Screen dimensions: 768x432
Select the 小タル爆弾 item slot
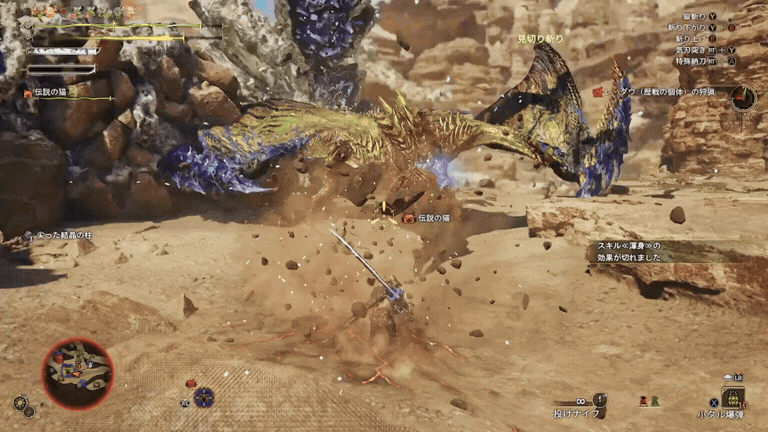click(734, 397)
